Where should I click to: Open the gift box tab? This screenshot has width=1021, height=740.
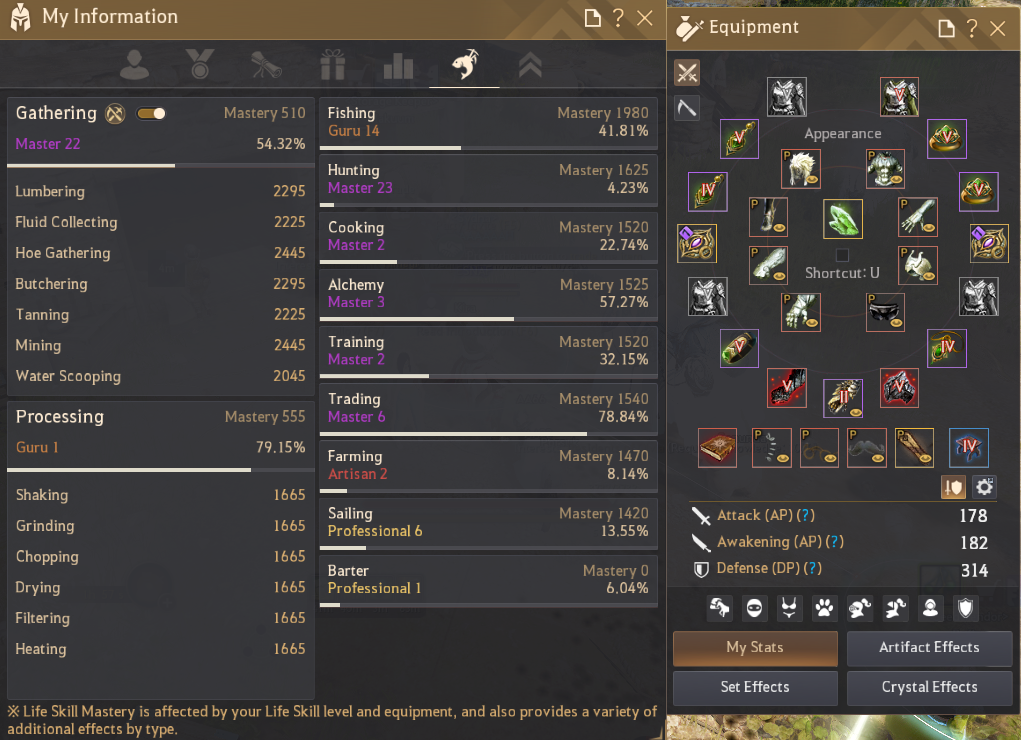click(x=332, y=66)
